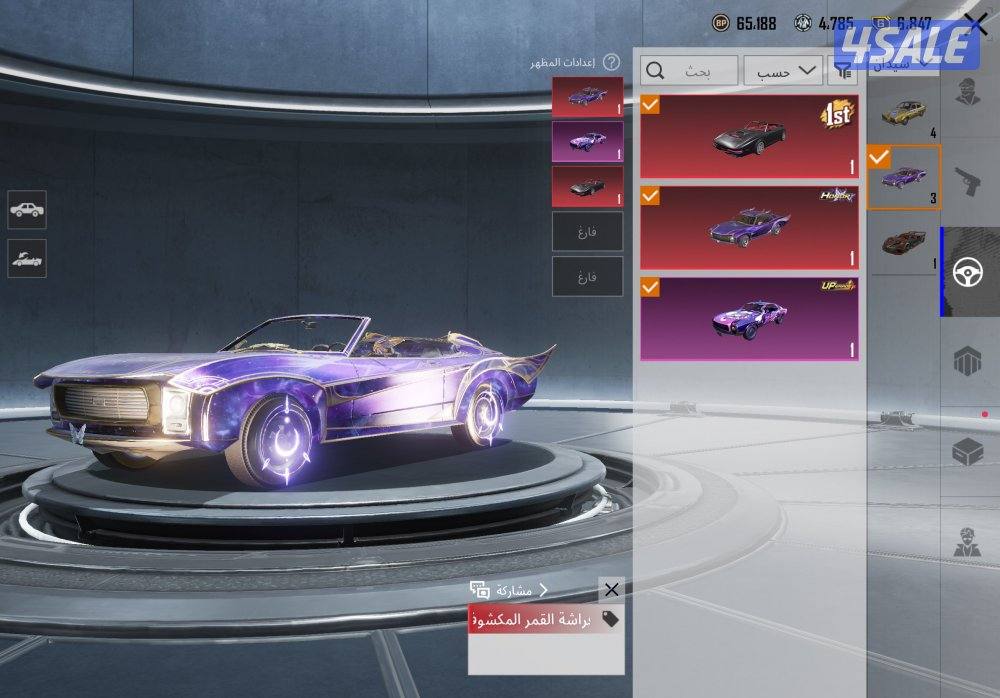The width and height of the screenshot is (1000, 698).
Task: Switch to the steering wheel vehicles tab
Action: pos(967,272)
